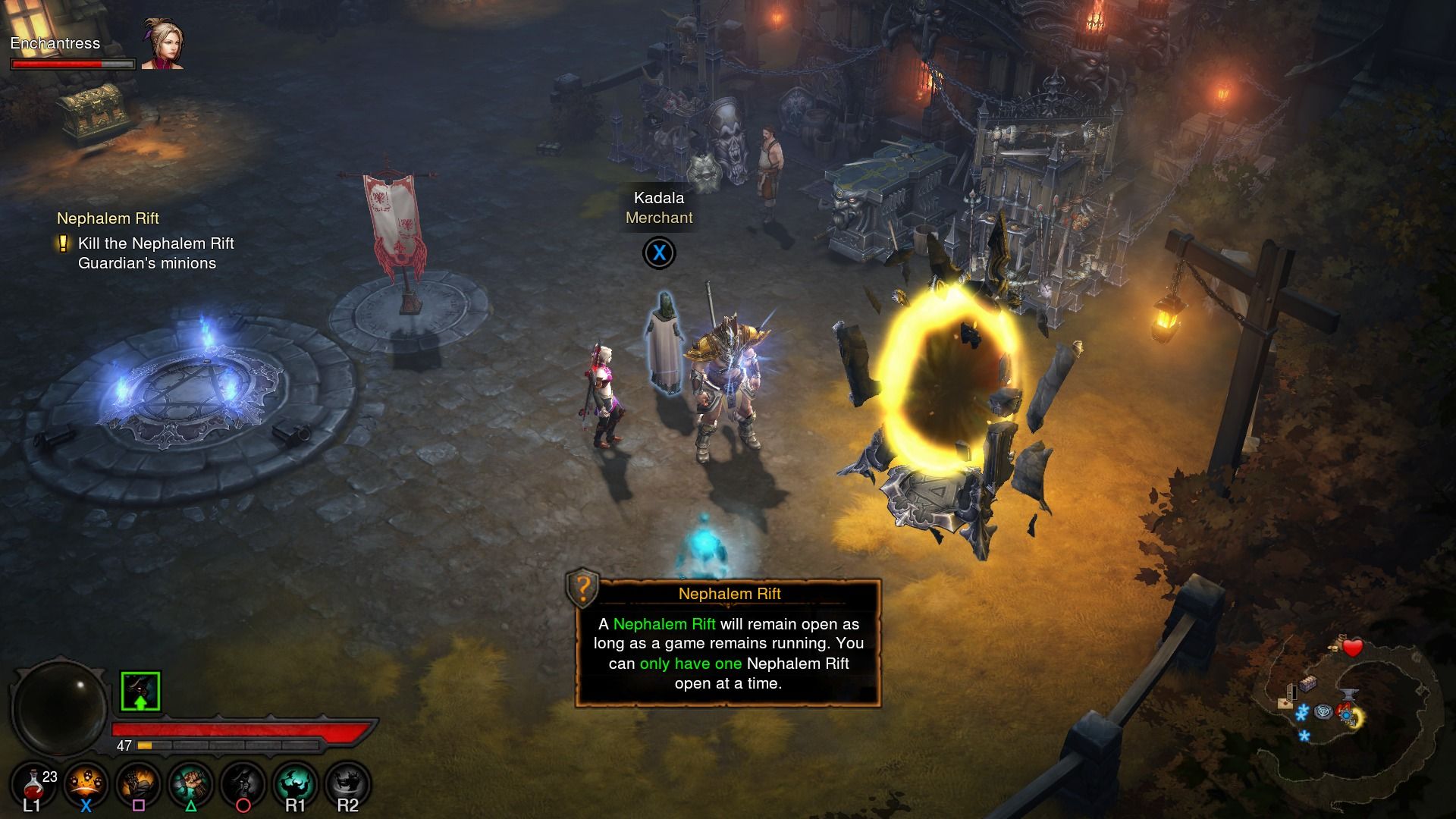1456x819 pixels.
Task: Click the anvil blacksmith marker on minimap
Action: [x=1350, y=693]
